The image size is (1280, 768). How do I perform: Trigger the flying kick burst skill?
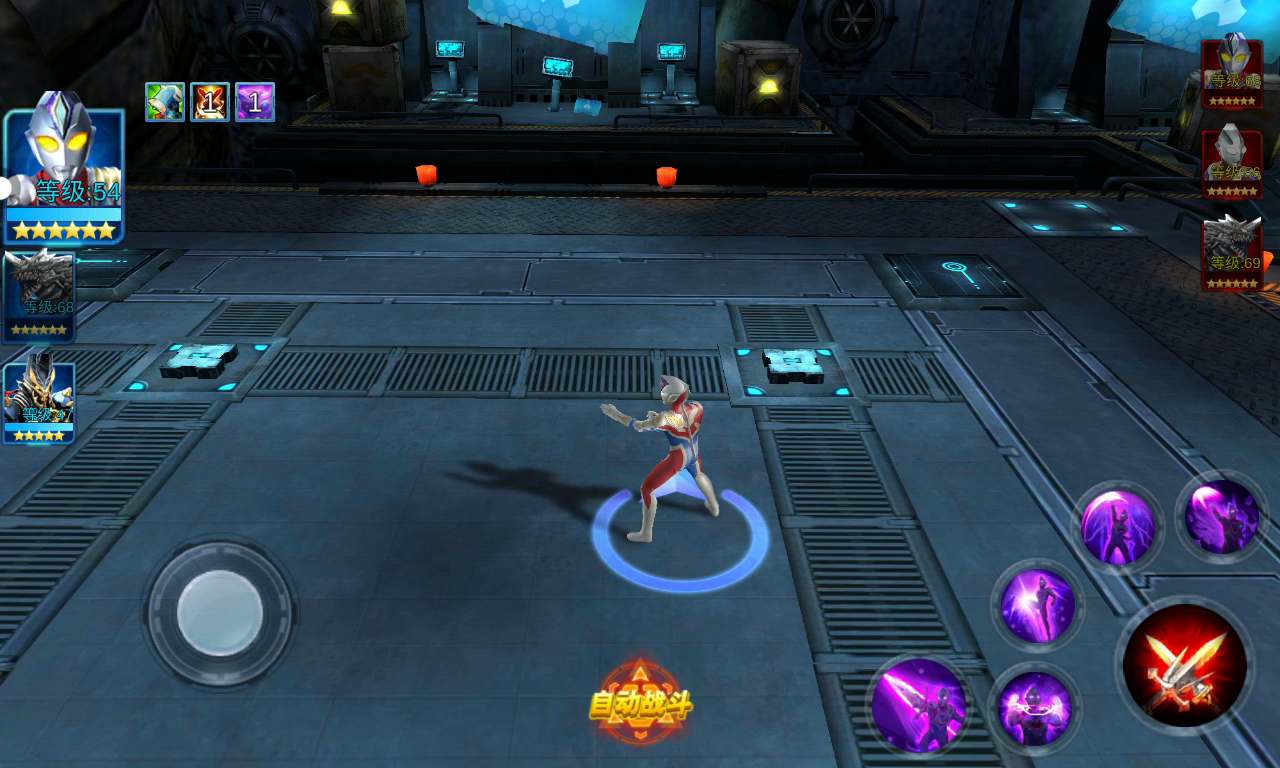coord(1038,605)
